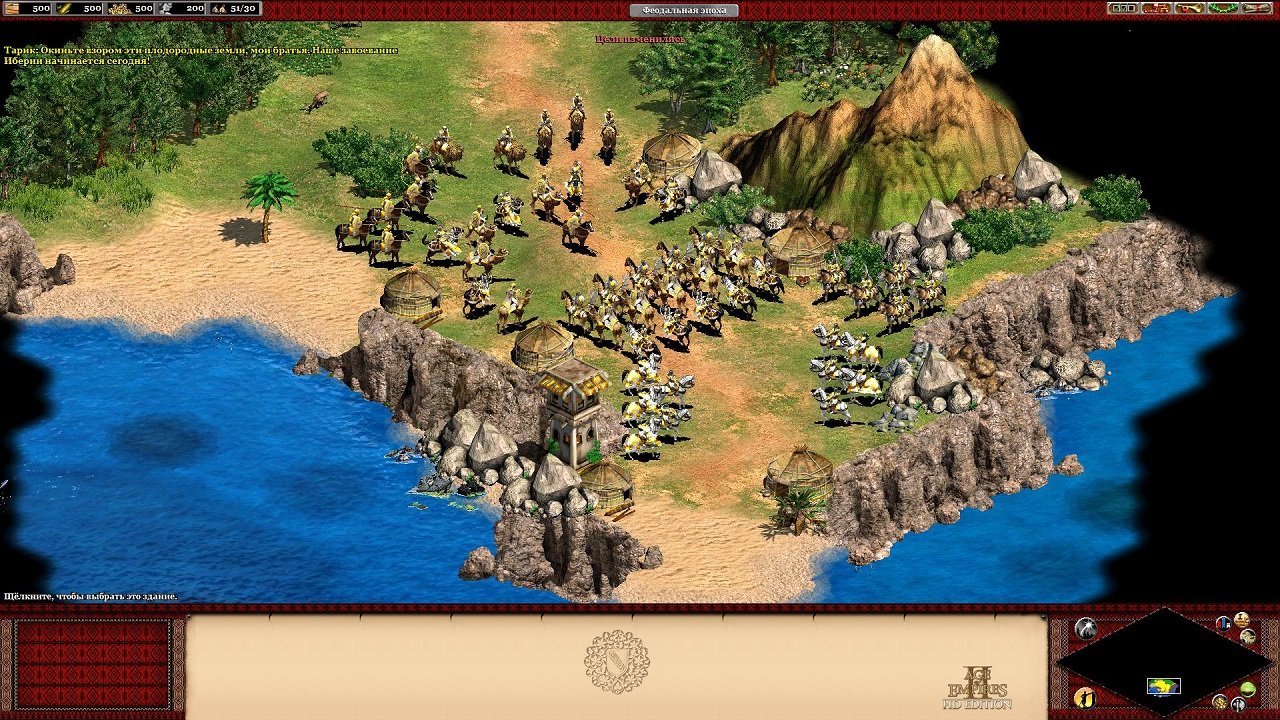Click the flag-bearer icon below the minimap
1280x720 pixels.
click(x=1086, y=699)
